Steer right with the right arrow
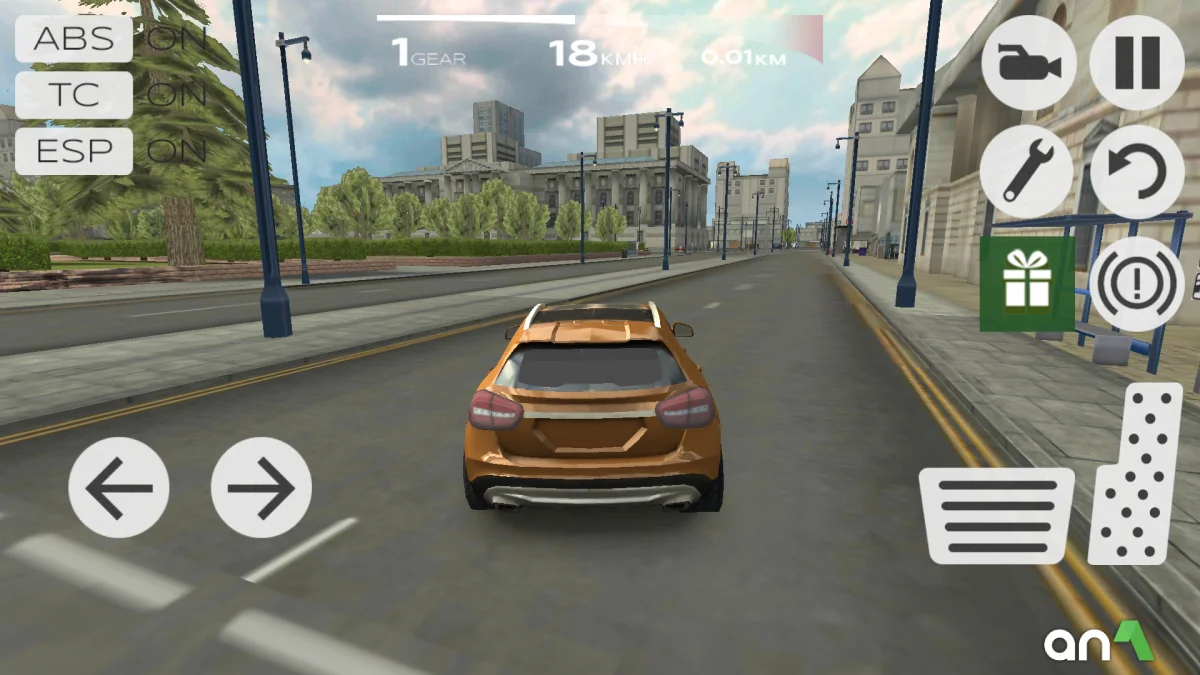 pyautogui.click(x=261, y=488)
